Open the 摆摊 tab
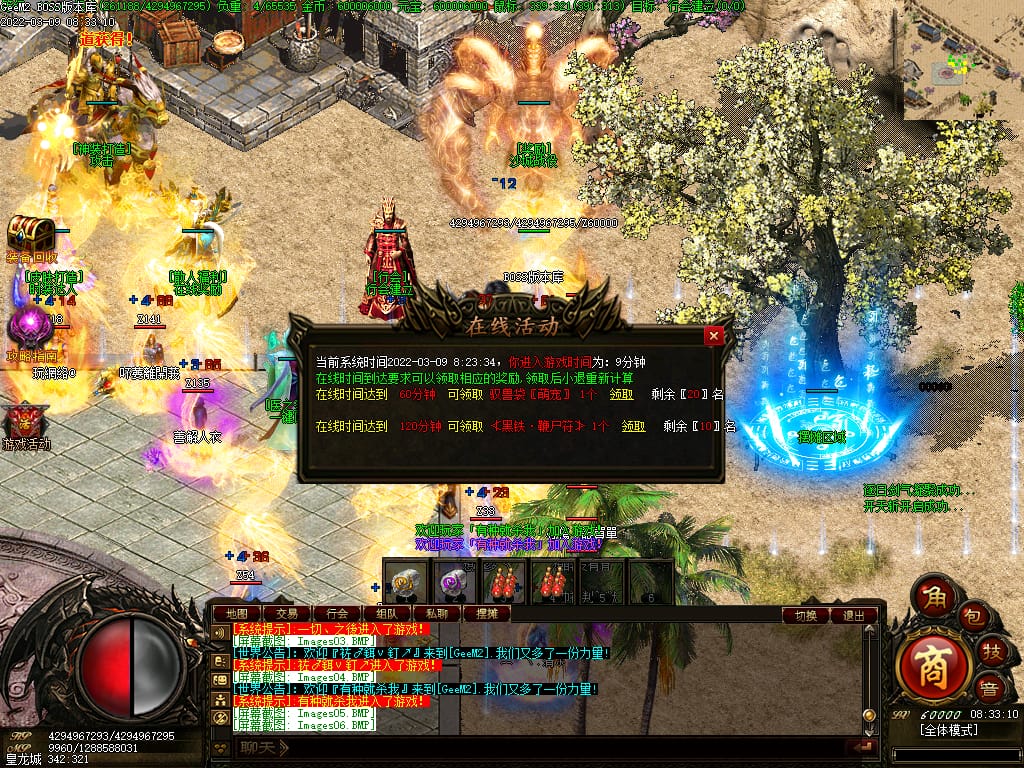The width and height of the screenshot is (1024, 768). pyautogui.click(x=486, y=613)
